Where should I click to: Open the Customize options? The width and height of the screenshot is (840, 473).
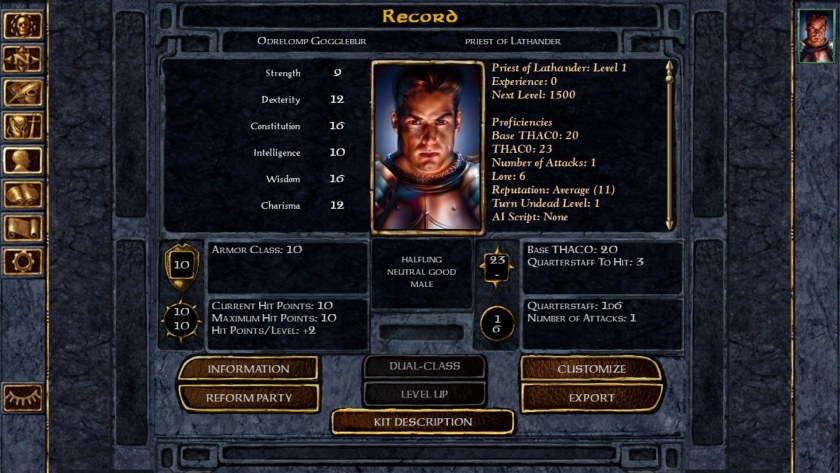click(591, 369)
